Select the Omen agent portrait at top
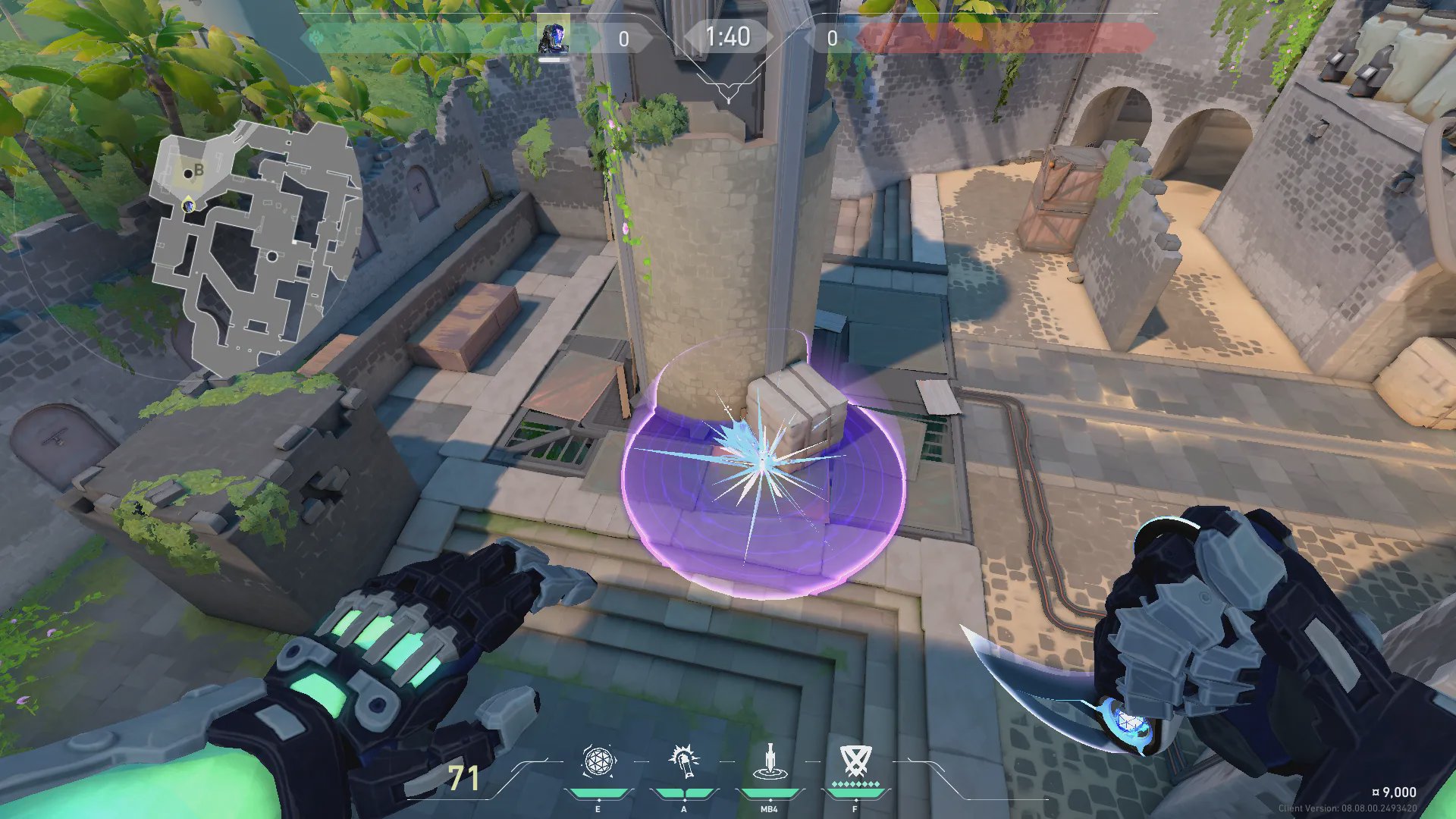 pos(554,38)
